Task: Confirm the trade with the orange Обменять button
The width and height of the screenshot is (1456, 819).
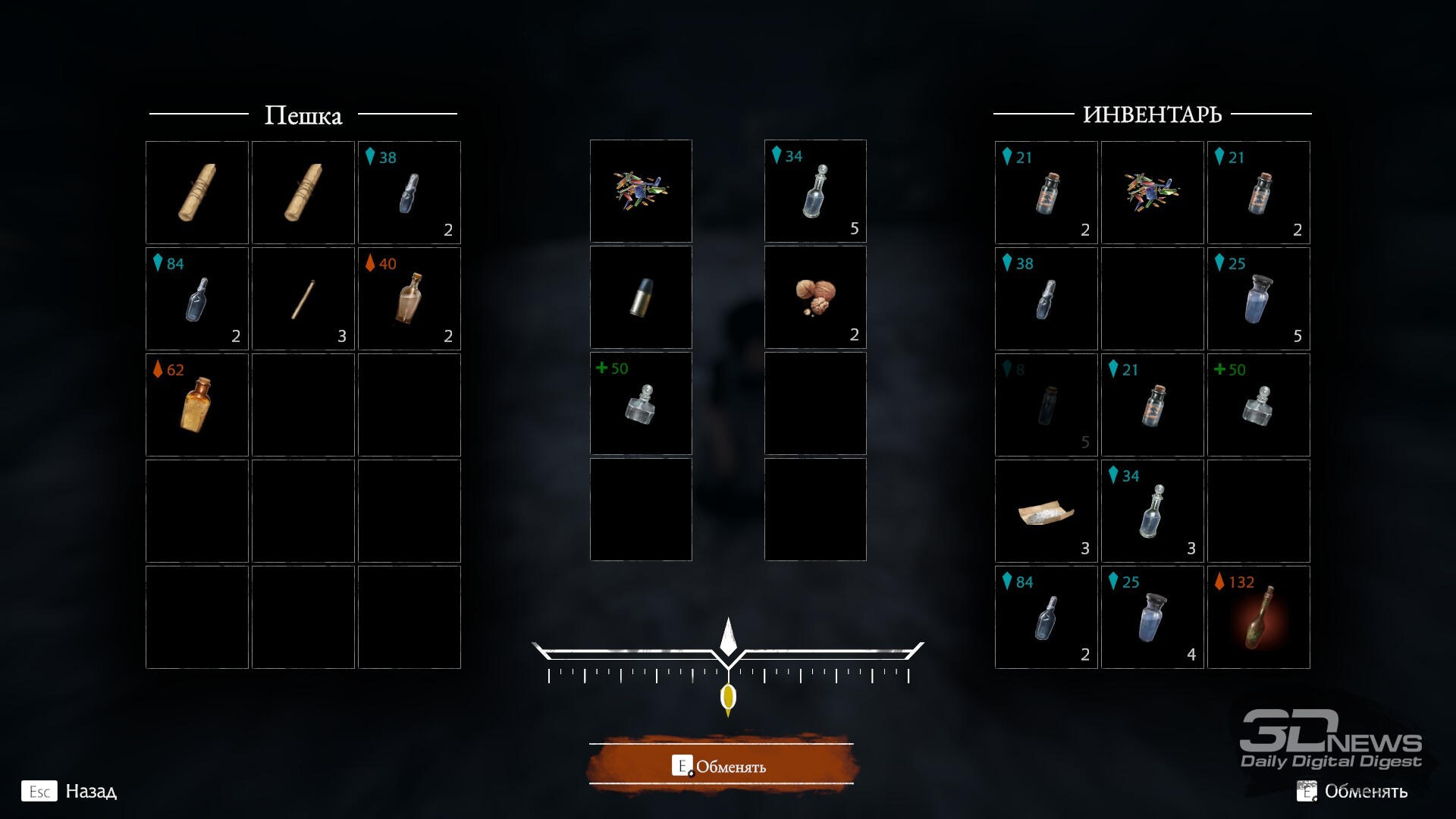Action: (x=721, y=765)
